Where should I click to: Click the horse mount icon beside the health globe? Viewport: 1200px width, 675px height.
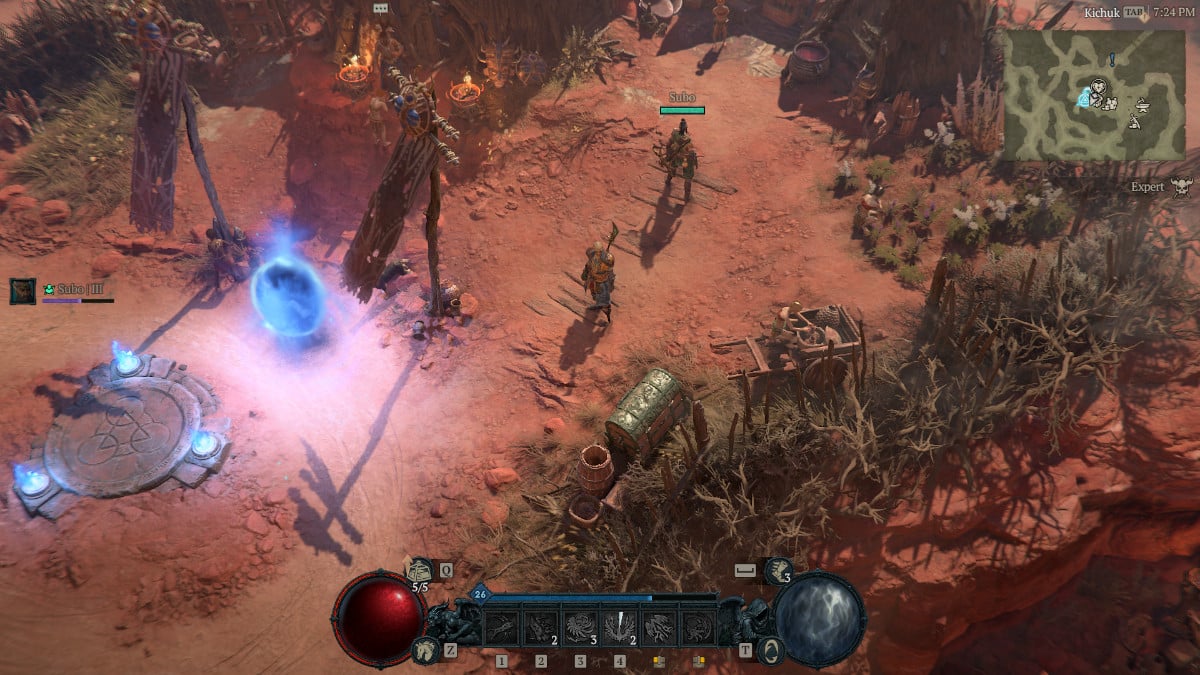[x=424, y=650]
